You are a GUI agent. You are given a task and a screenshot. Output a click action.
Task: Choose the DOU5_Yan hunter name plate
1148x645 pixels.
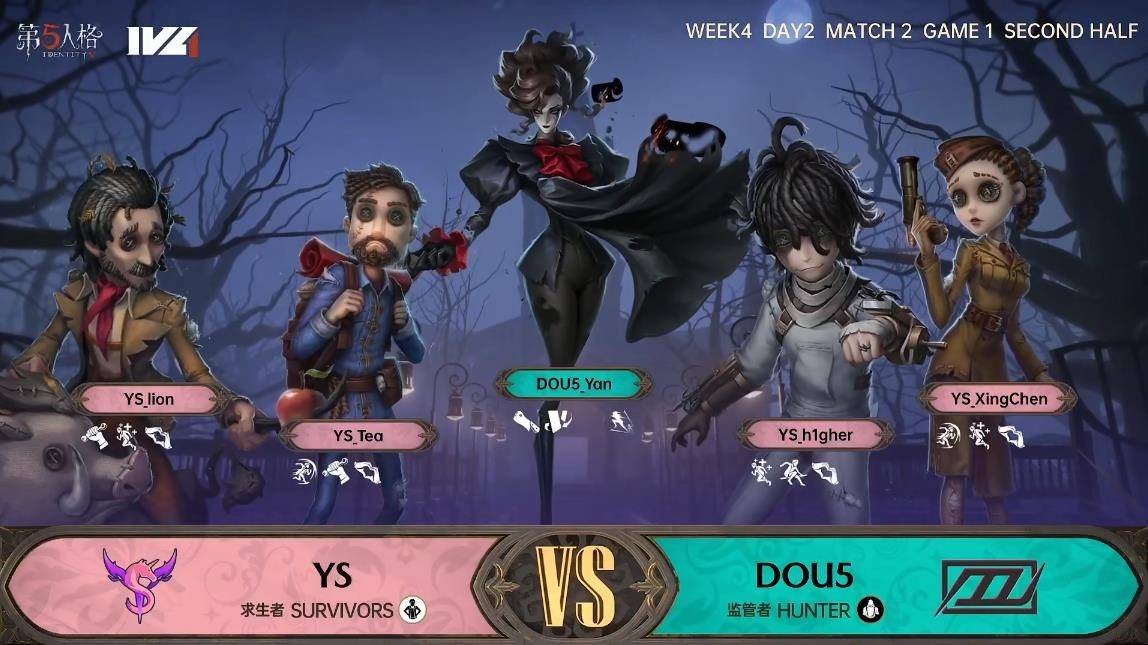tap(573, 384)
